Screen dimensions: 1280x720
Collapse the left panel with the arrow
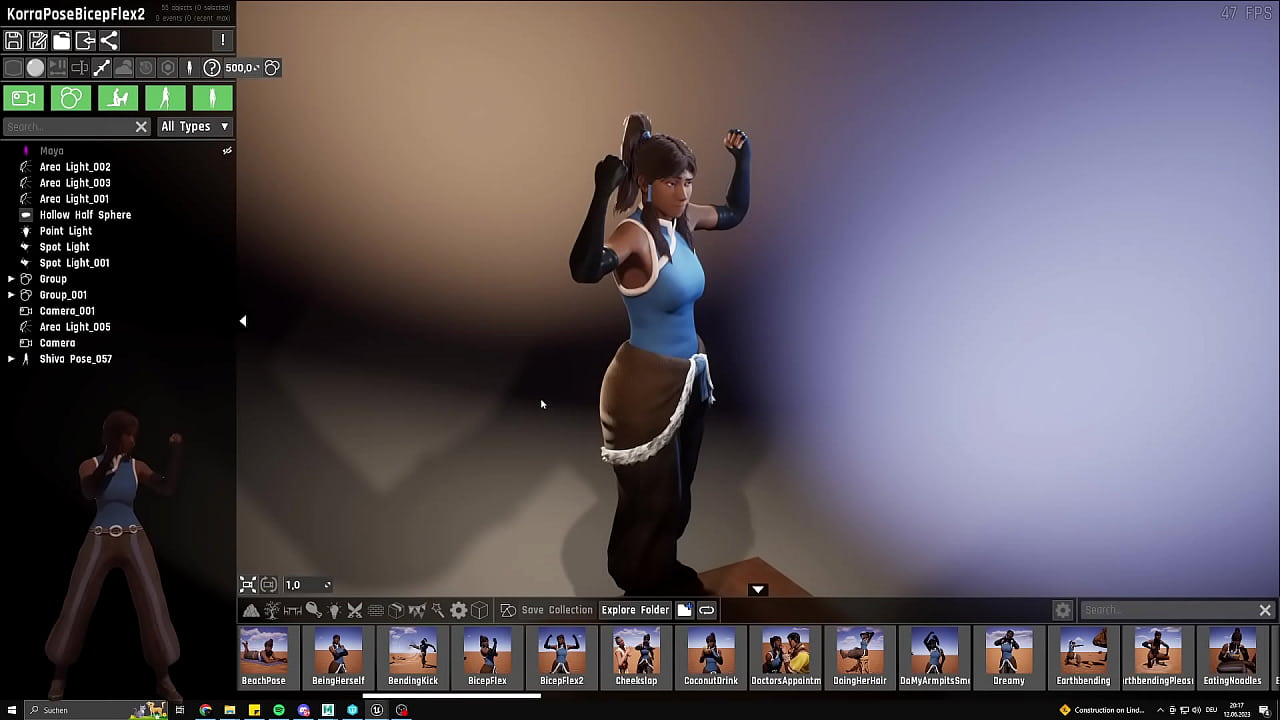click(x=243, y=321)
